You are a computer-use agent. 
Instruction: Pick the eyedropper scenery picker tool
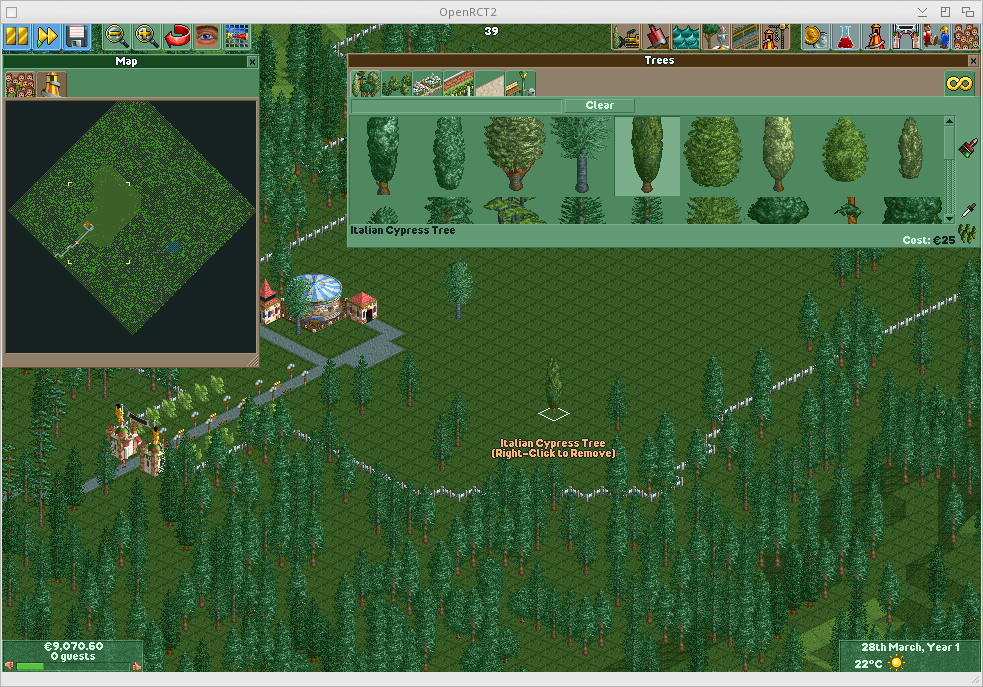tap(967, 210)
